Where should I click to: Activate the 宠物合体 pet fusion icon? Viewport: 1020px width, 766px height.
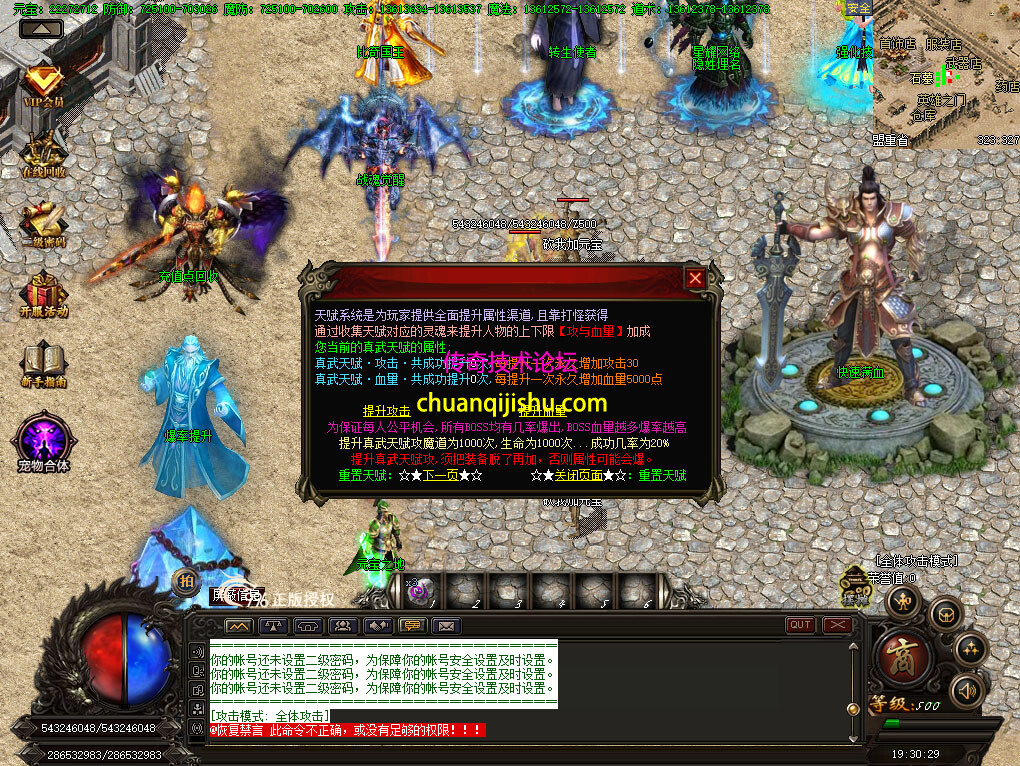click(43, 440)
